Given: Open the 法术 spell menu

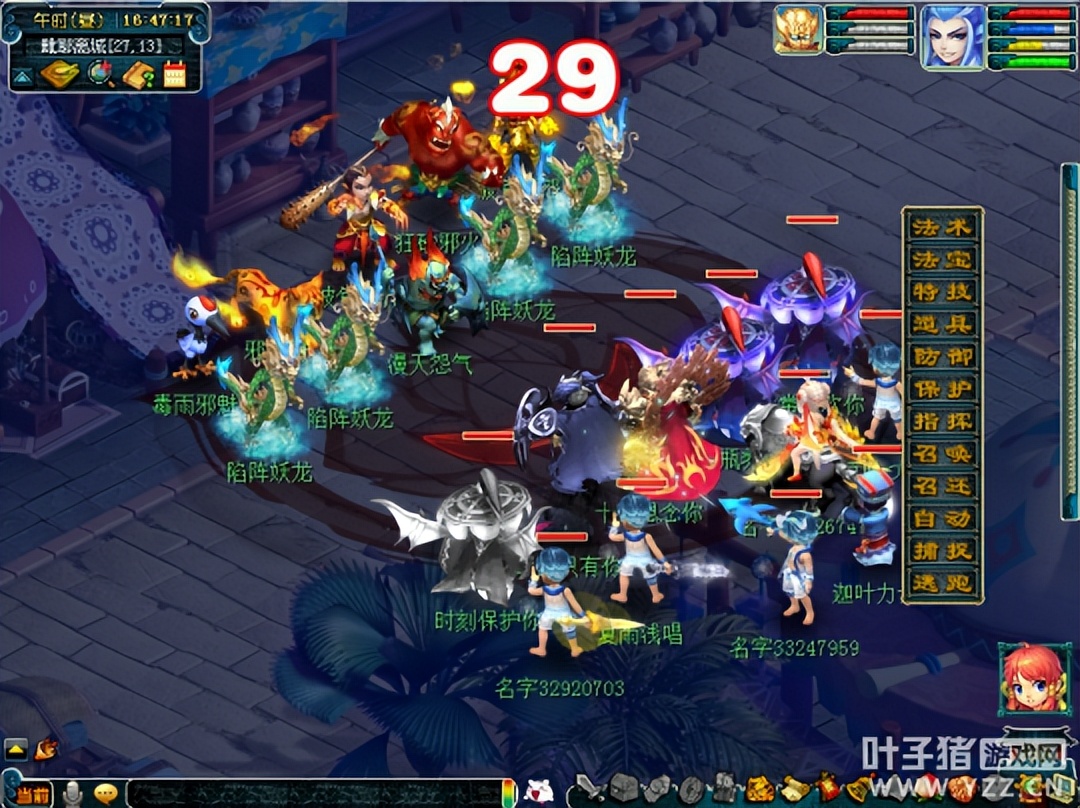Looking at the screenshot, I should click(942, 227).
